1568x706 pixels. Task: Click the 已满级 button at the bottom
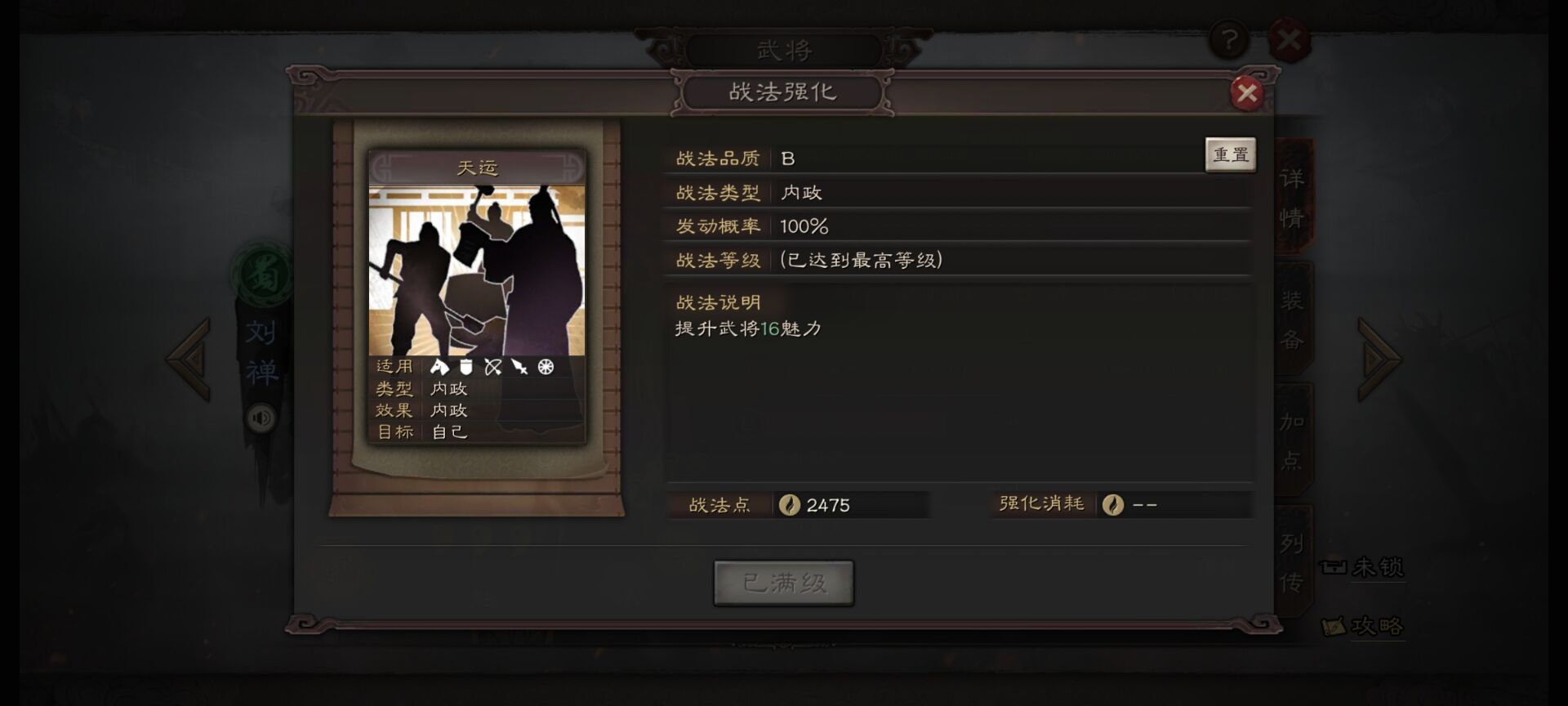[x=783, y=582]
